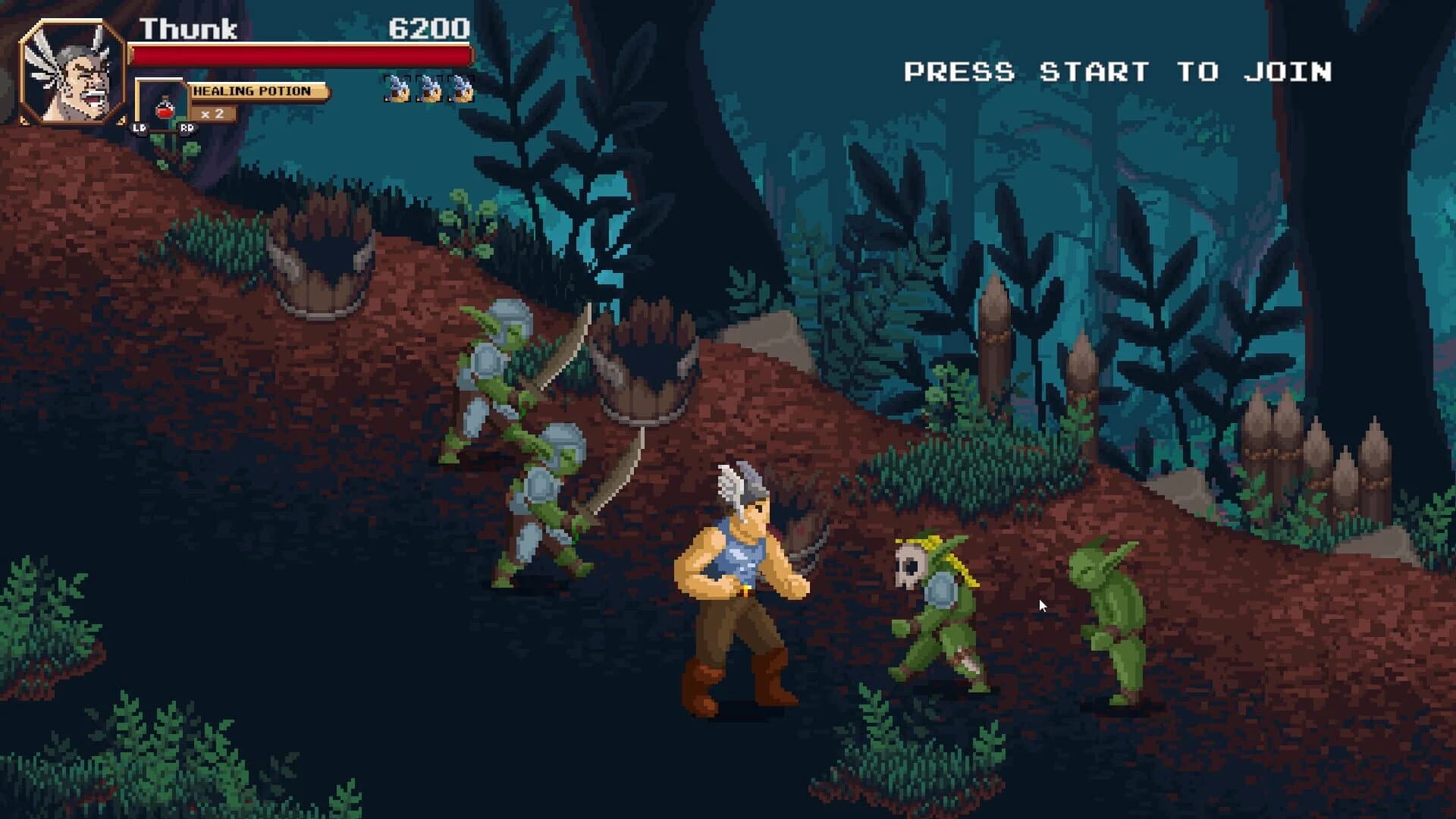Click the second viking helmet life icon
The image size is (1456, 819).
[428, 87]
